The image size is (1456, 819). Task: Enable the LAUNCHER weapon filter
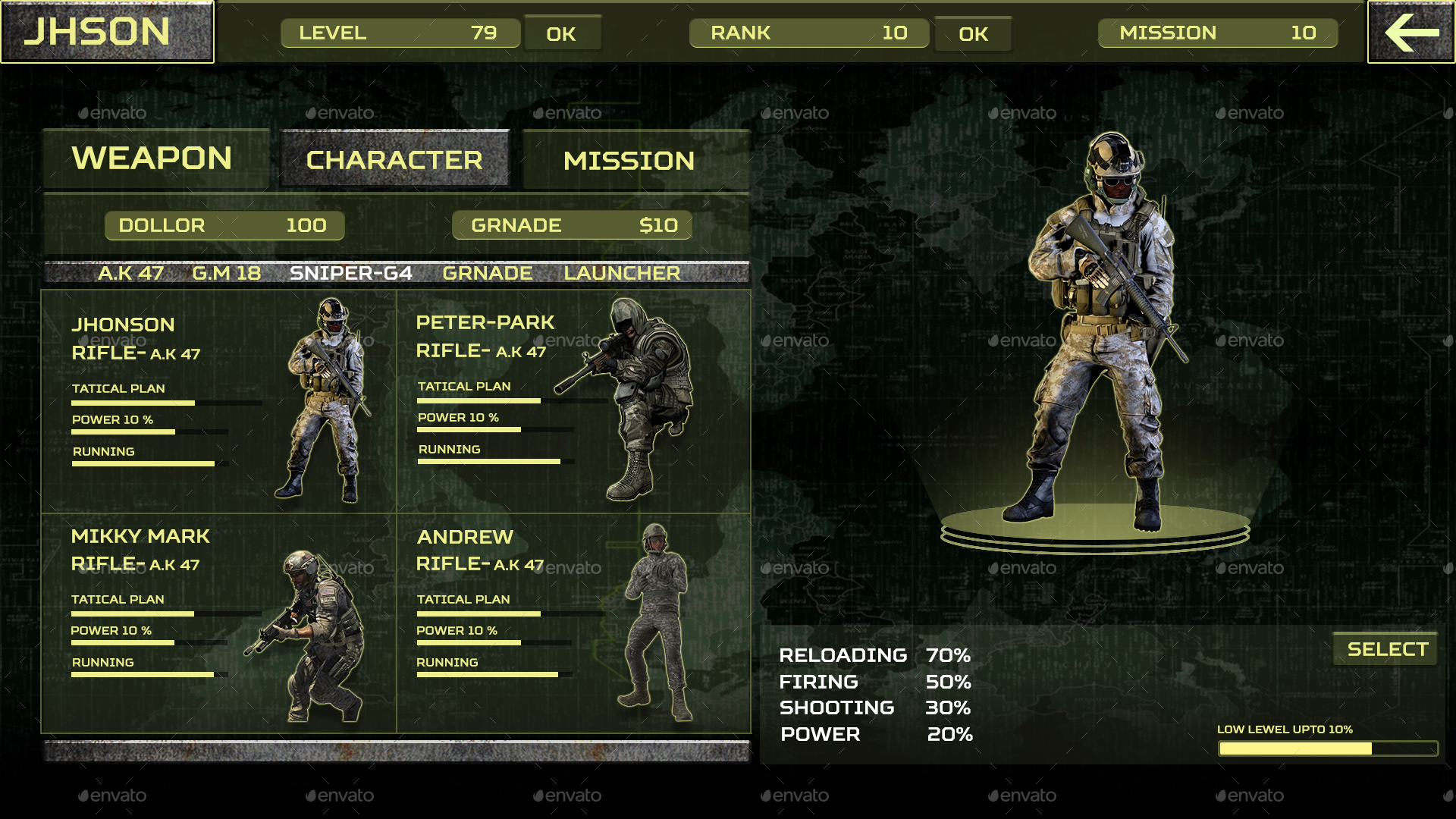click(622, 273)
